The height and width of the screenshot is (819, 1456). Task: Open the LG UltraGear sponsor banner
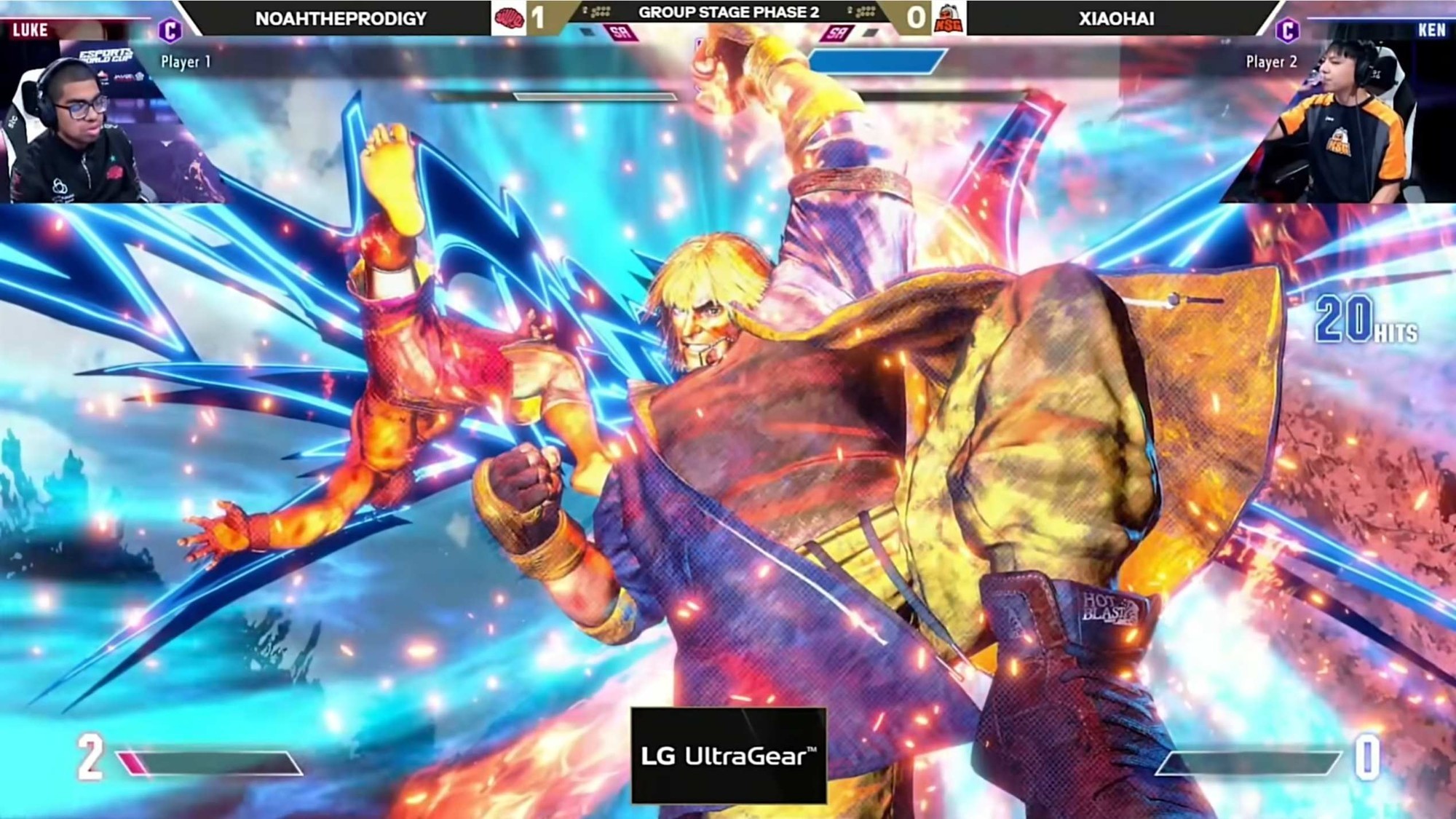[729, 756]
